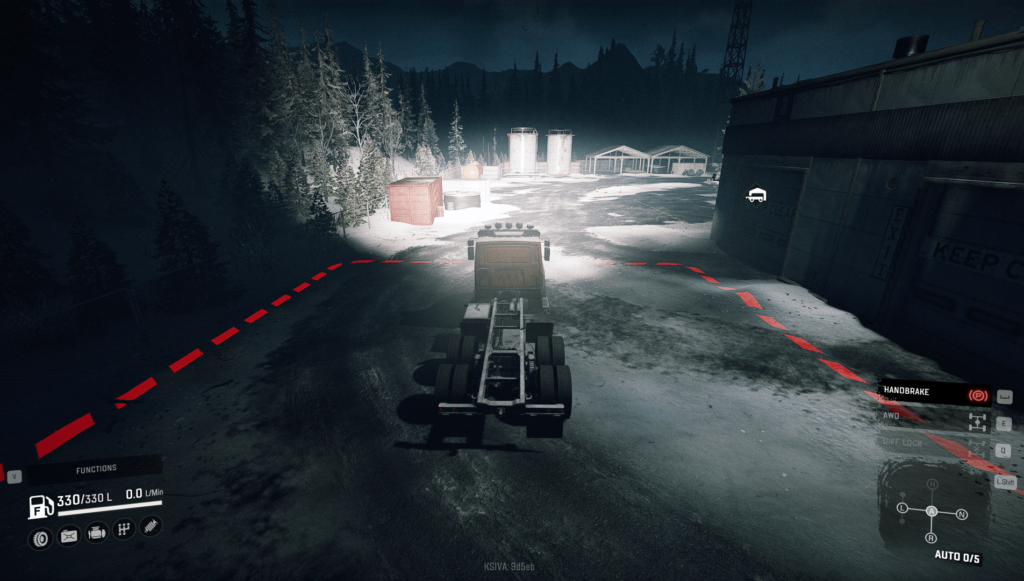Shift to Low gear on the gearbox
The image size is (1024, 581).
pyautogui.click(x=902, y=508)
